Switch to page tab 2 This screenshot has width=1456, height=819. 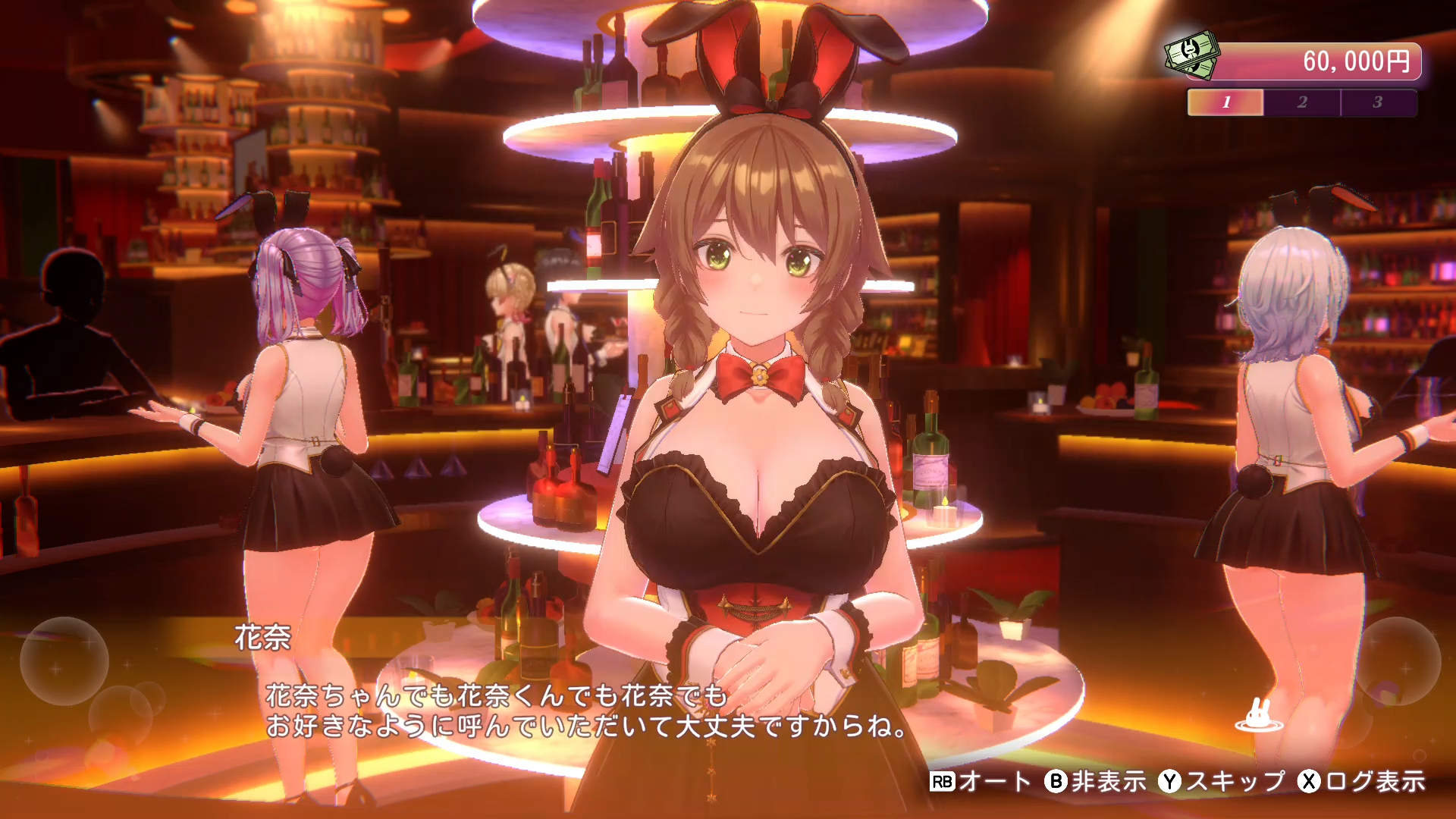1301,103
